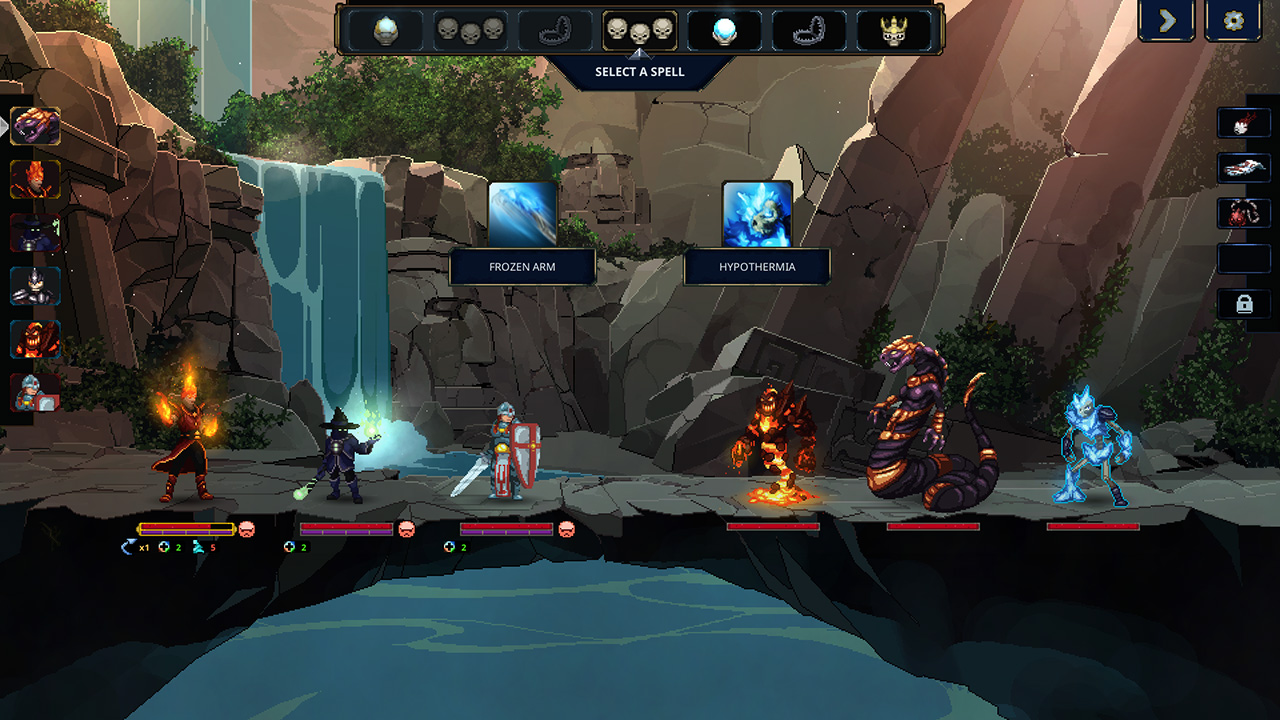The width and height of the screenshot is (1280, 720).
Task: Select the Frozen Arm spell
Action: click(522, 214)
